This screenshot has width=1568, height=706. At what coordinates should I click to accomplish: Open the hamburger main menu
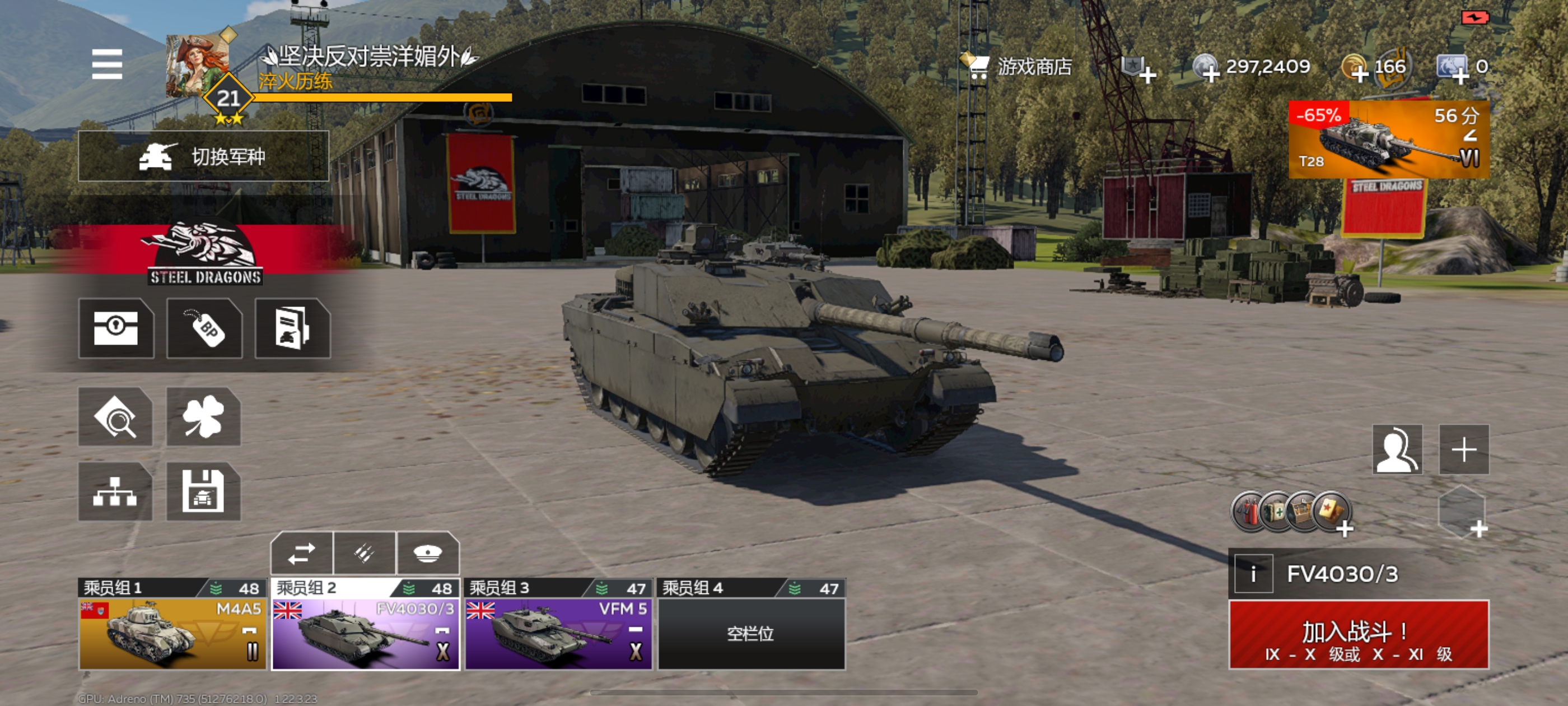pyautogui.click(x=107, y=64)
